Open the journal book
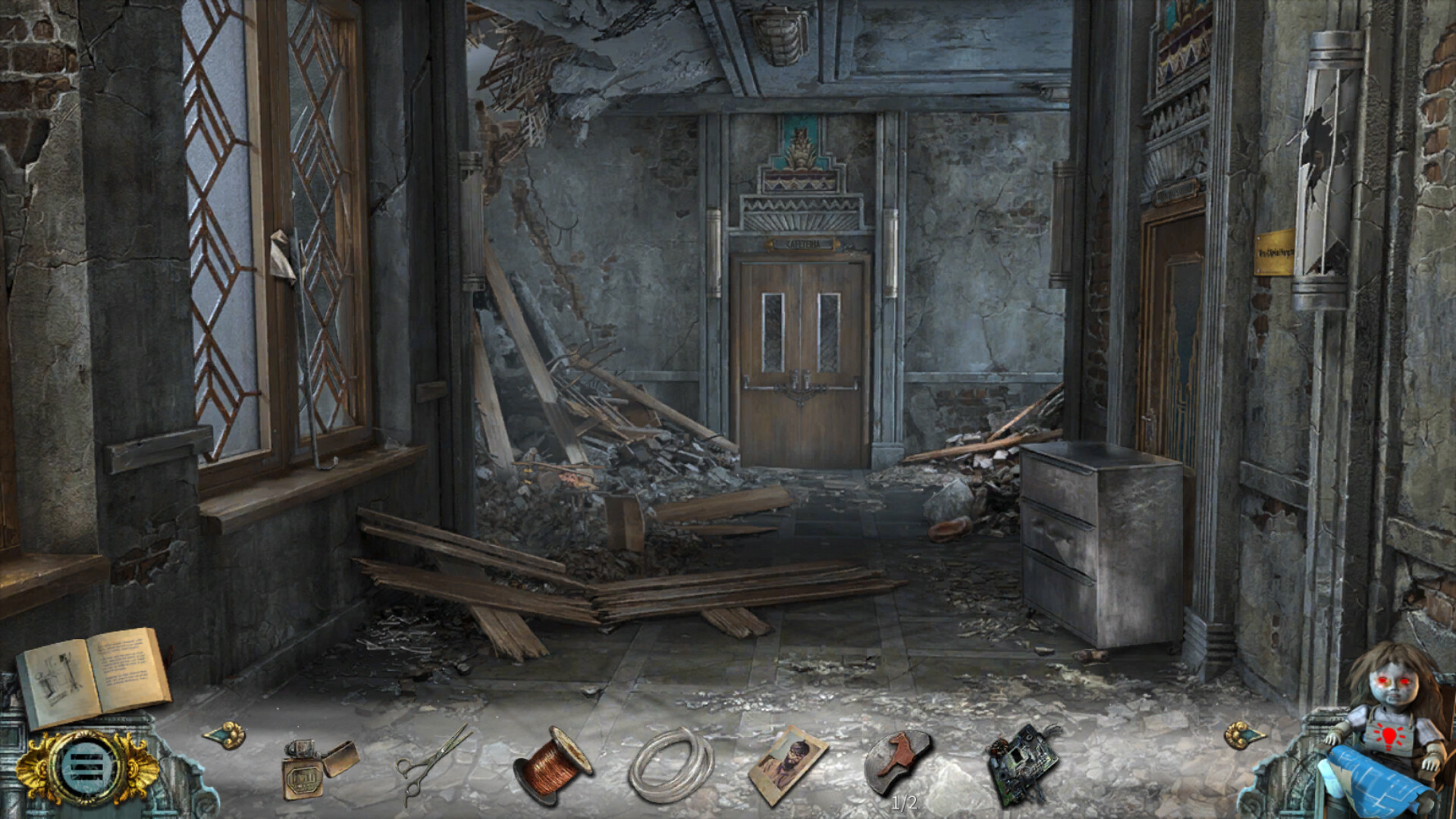The height and width of the screenshot is (819, 1456). (x=93, y=676)
